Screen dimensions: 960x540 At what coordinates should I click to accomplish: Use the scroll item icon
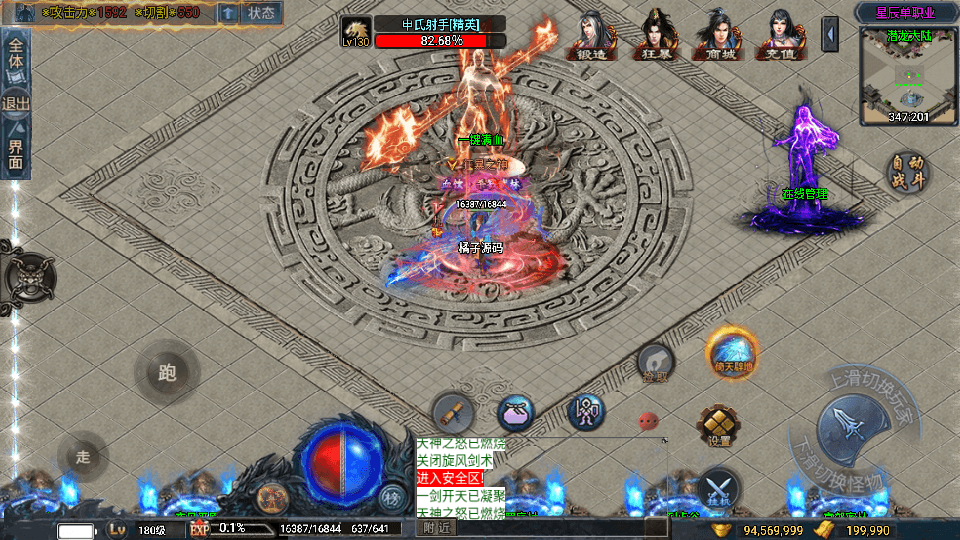[x=453, y=412]
